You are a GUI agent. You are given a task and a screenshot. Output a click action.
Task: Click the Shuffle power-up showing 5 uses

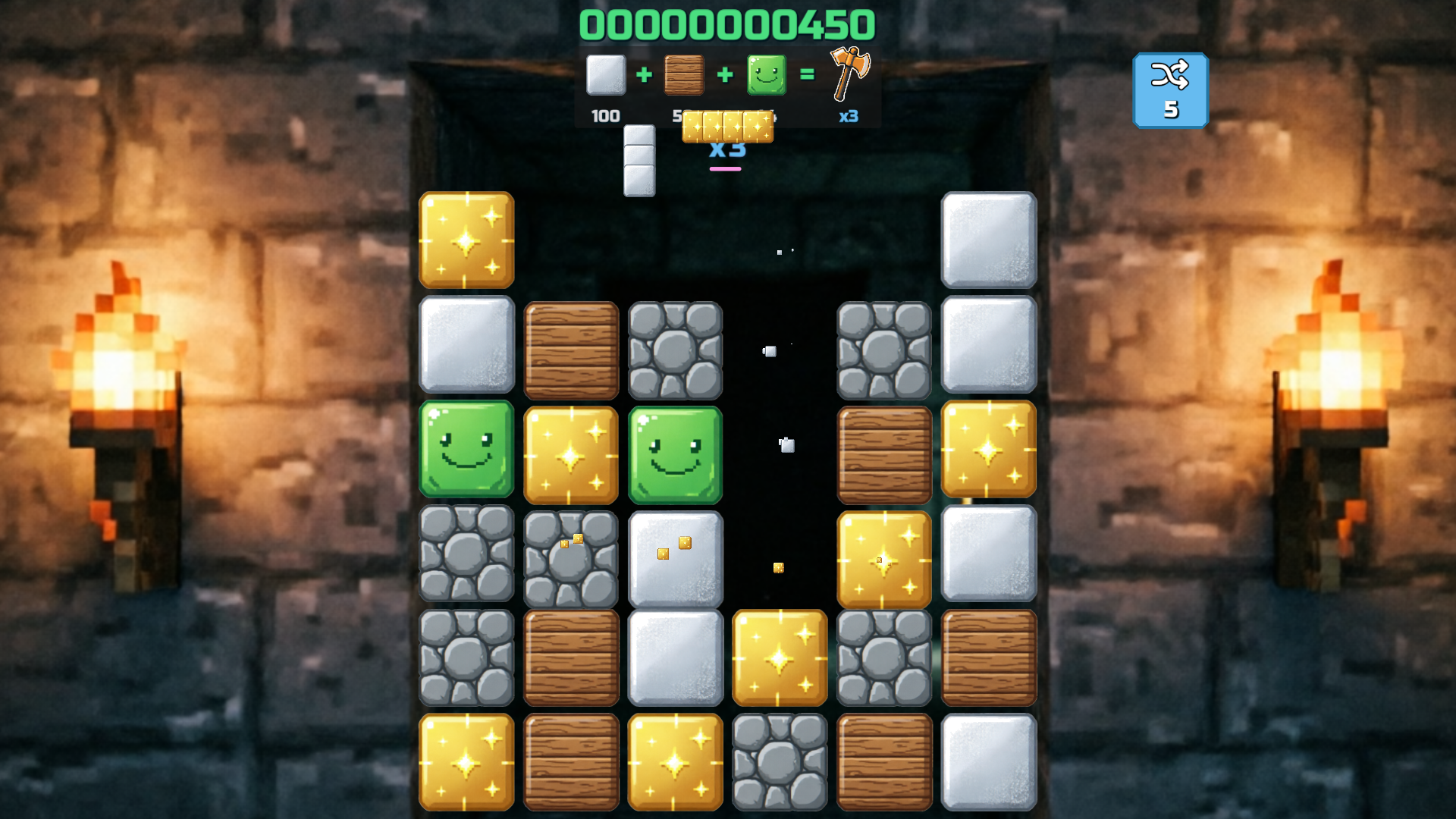coord(1171,89)
